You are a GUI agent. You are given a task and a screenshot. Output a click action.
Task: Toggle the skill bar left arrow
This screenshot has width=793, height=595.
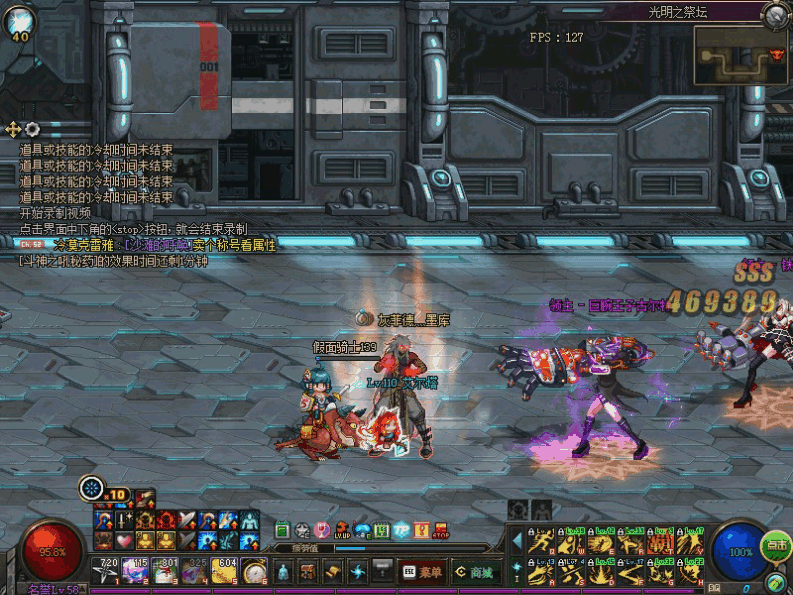pos(516,542)
